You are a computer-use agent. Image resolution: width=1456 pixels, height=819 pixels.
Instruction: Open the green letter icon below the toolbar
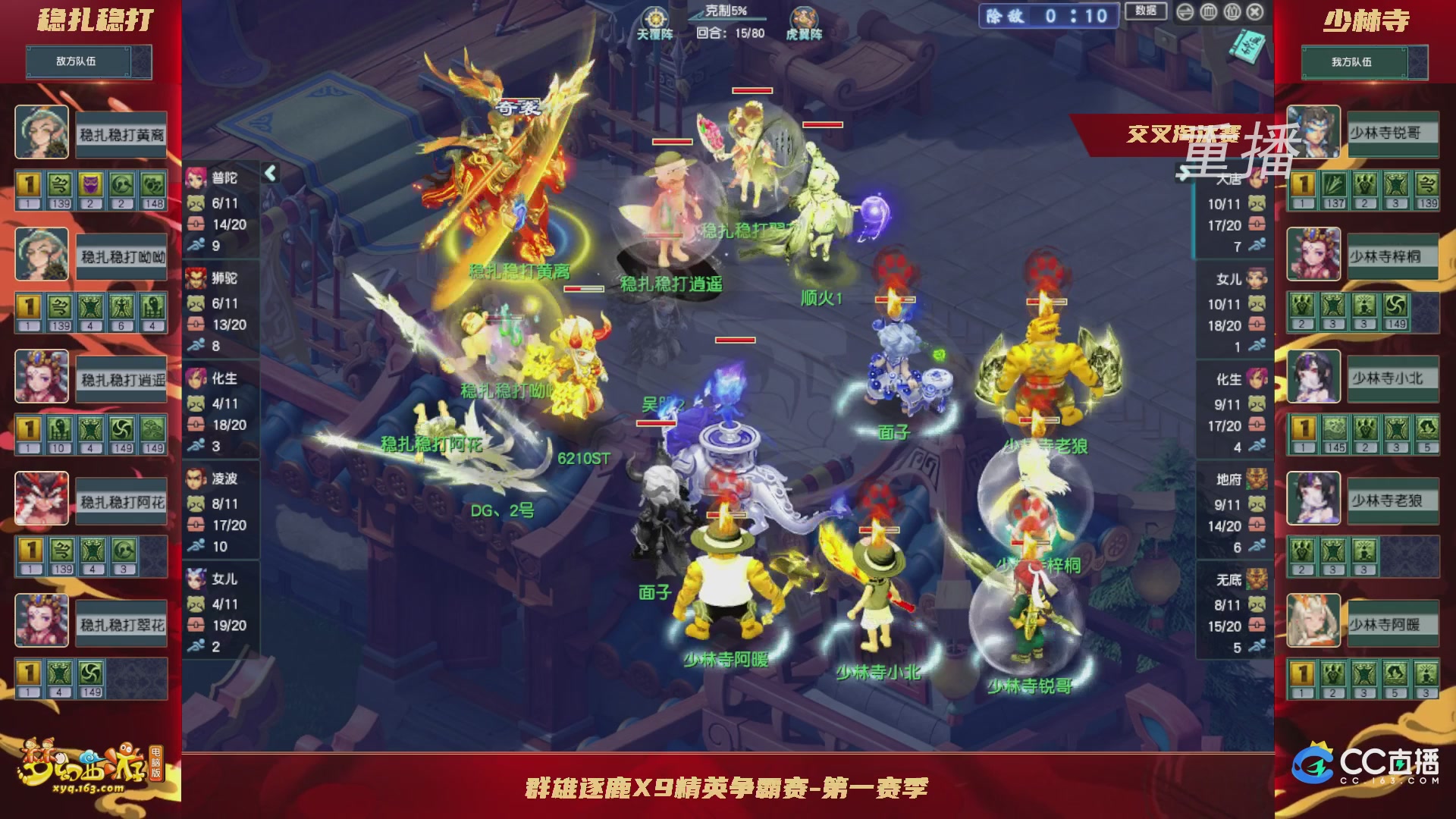coord(1247,45)
